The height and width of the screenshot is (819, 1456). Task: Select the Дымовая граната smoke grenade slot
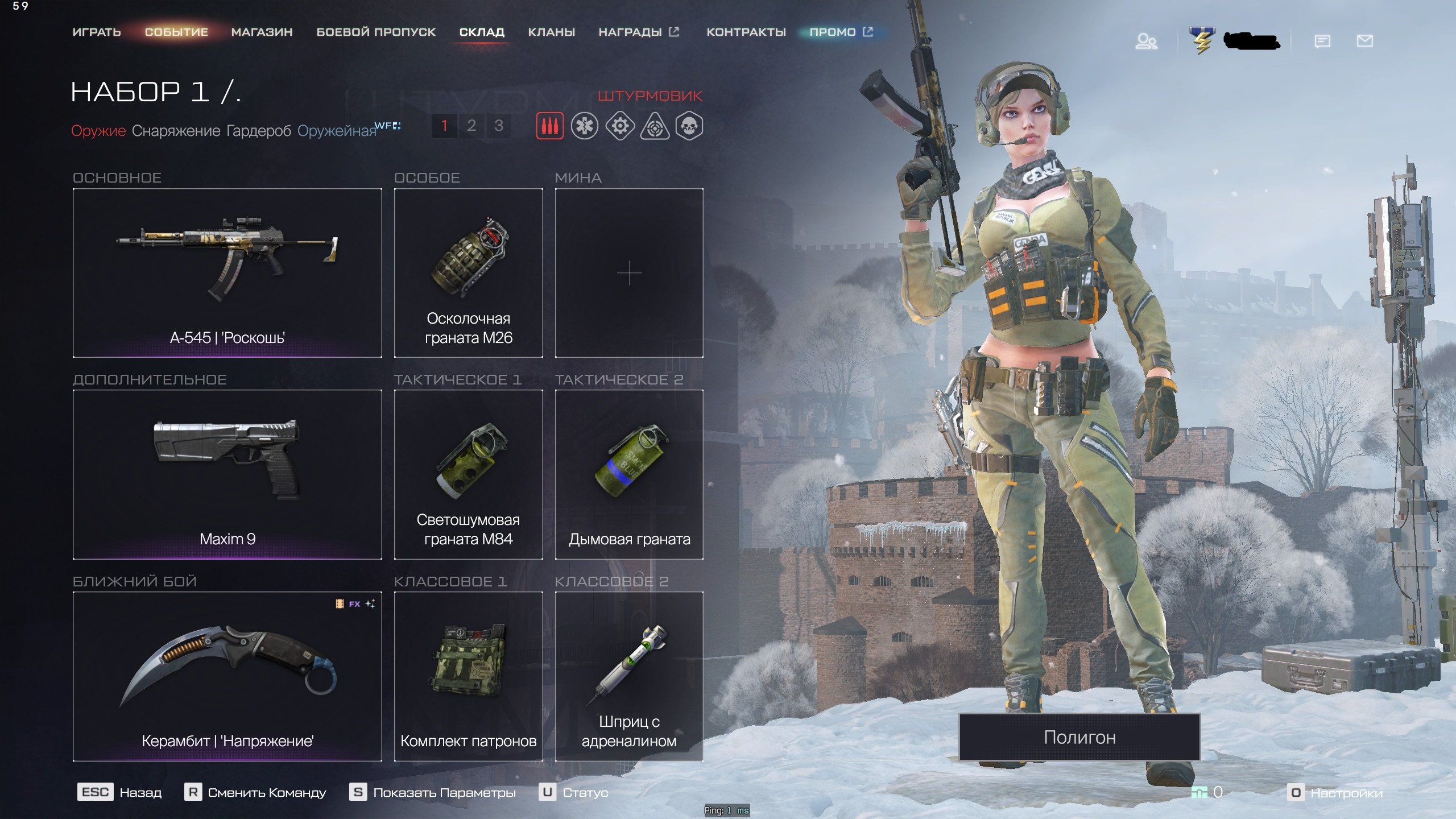(629, 474)
